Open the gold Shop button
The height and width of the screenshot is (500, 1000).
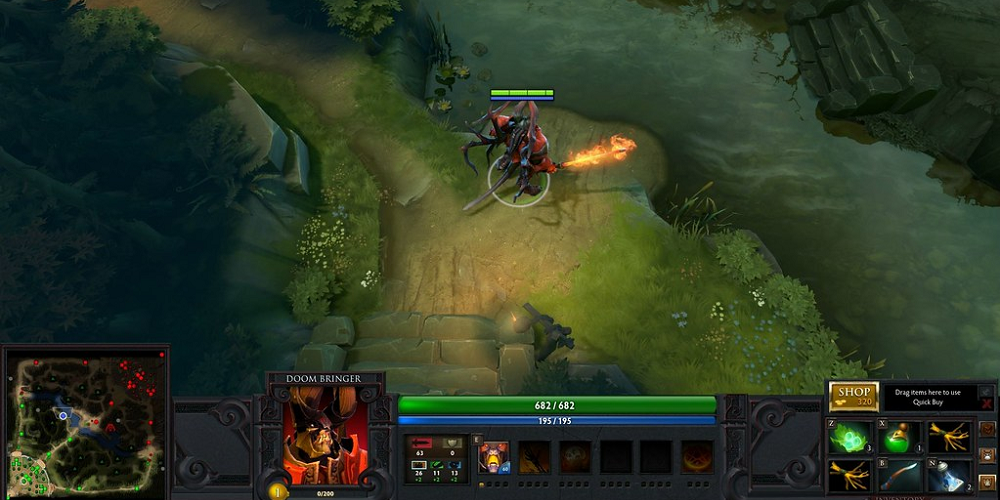(853, 395)
